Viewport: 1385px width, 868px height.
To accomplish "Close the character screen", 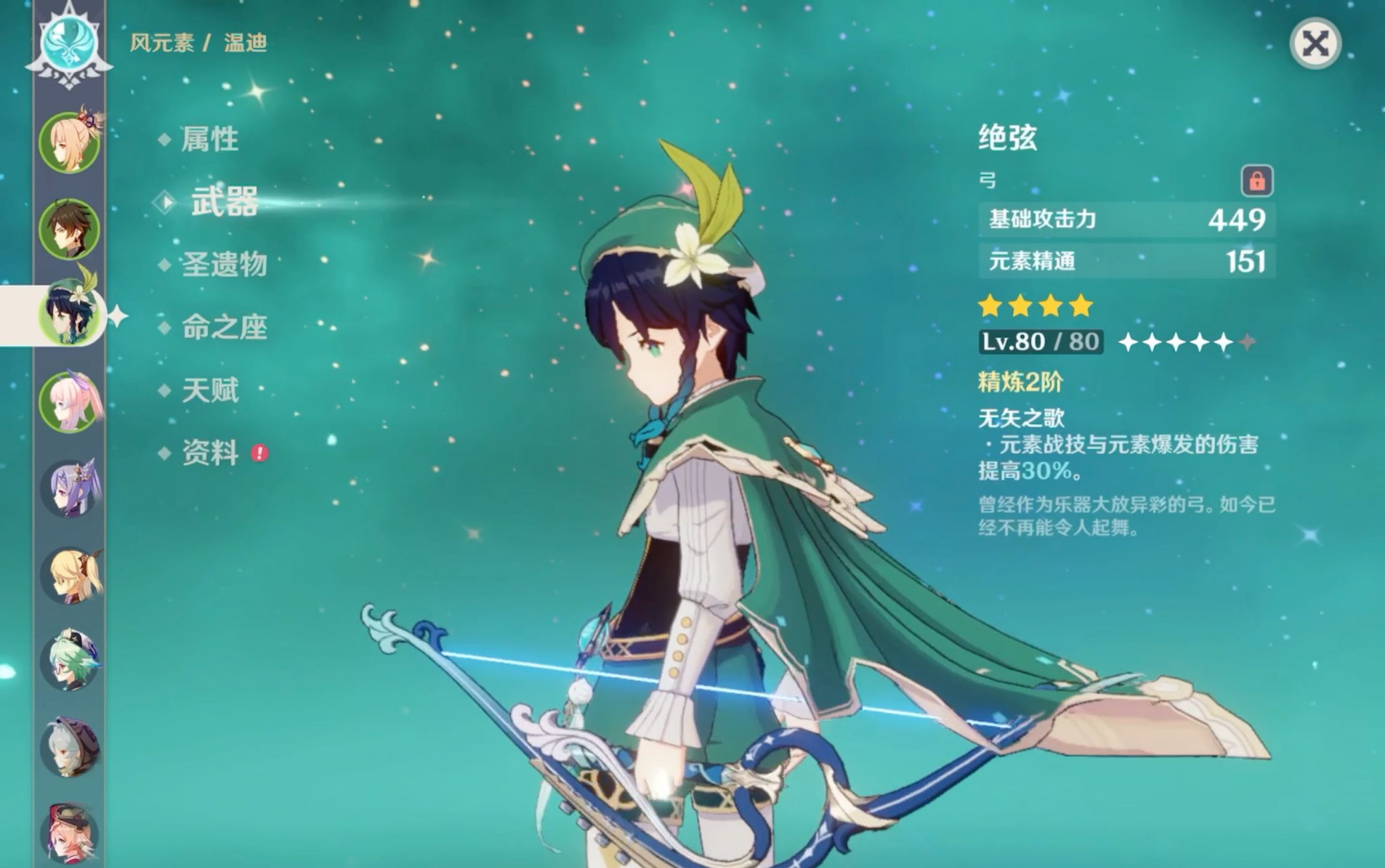I will (x=1315, y=44).
